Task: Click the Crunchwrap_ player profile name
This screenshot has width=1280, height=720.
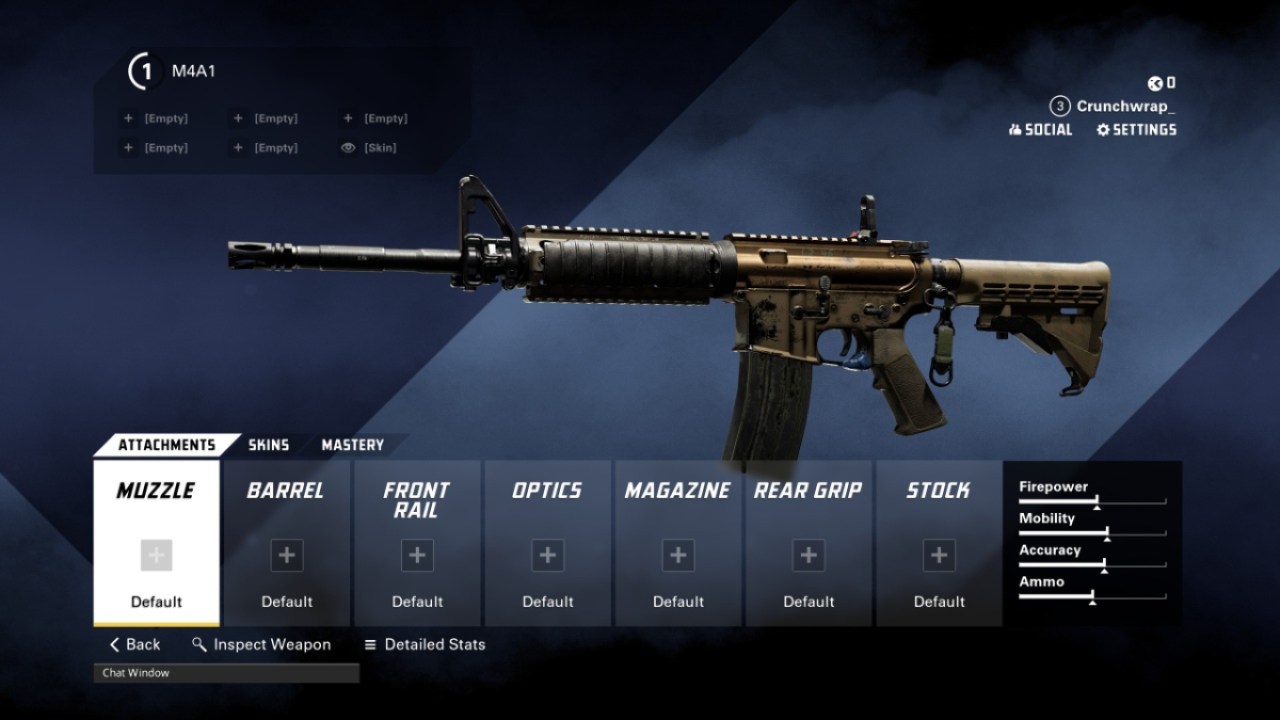Action: 1125,106
